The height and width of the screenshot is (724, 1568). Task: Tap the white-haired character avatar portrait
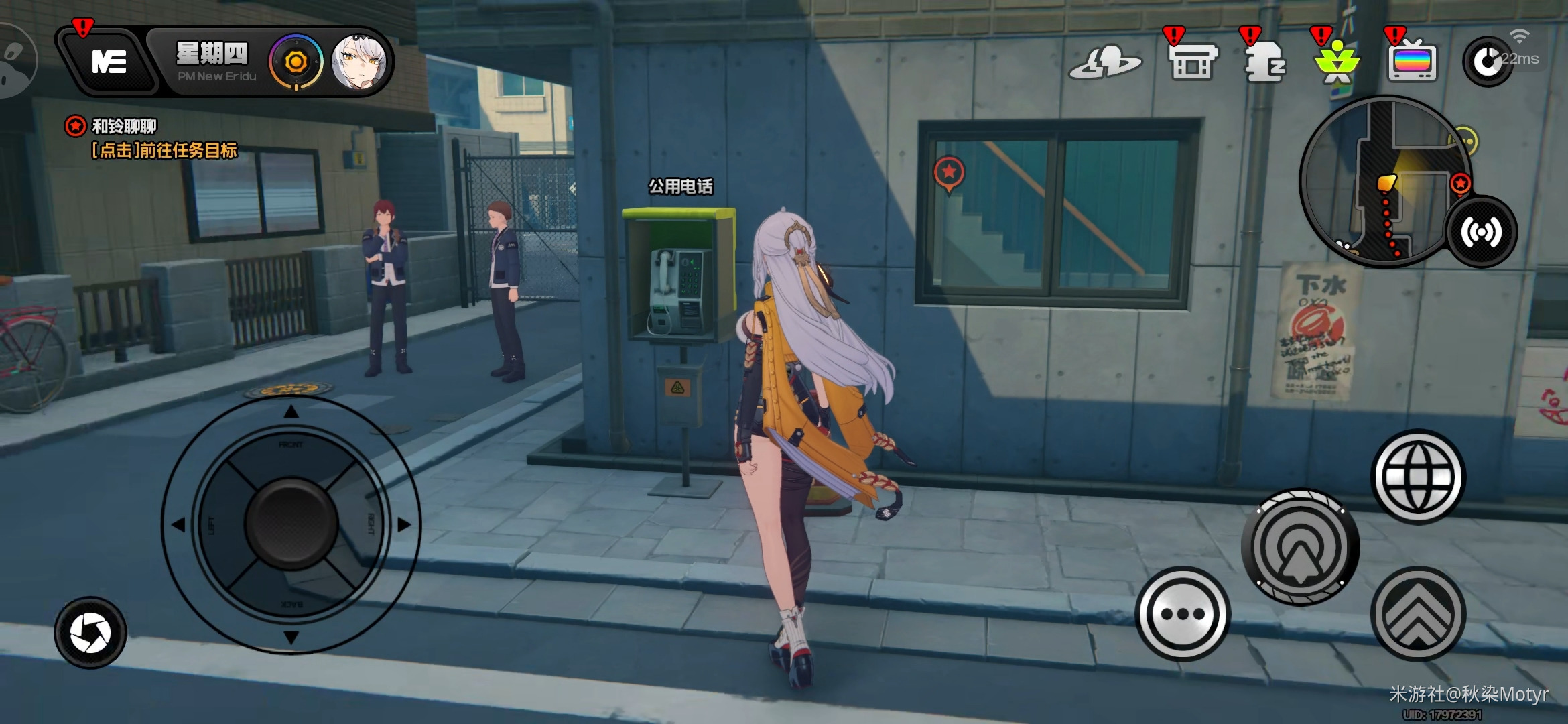360,62
